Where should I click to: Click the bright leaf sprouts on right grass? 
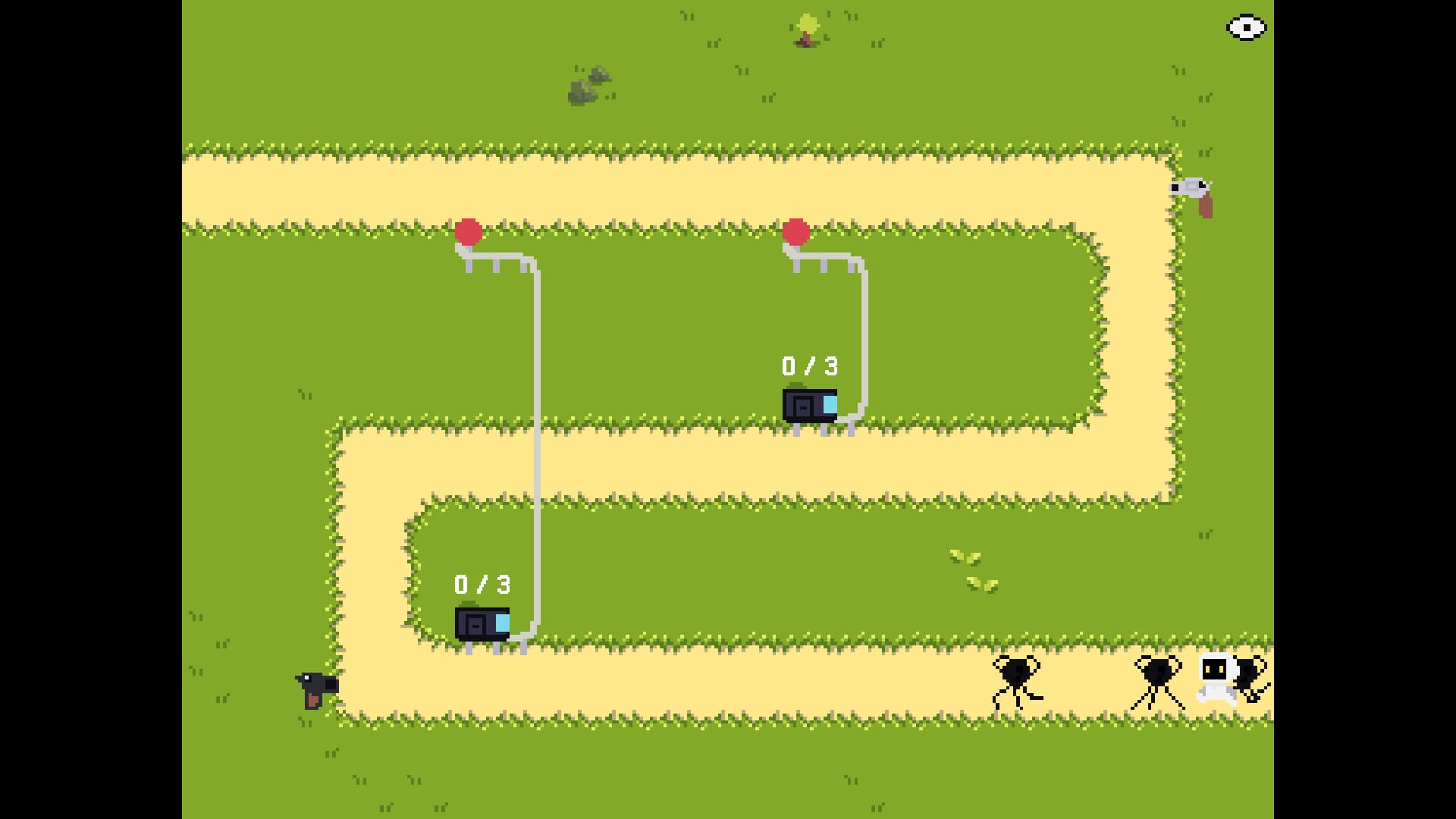[x=973, y=569]
